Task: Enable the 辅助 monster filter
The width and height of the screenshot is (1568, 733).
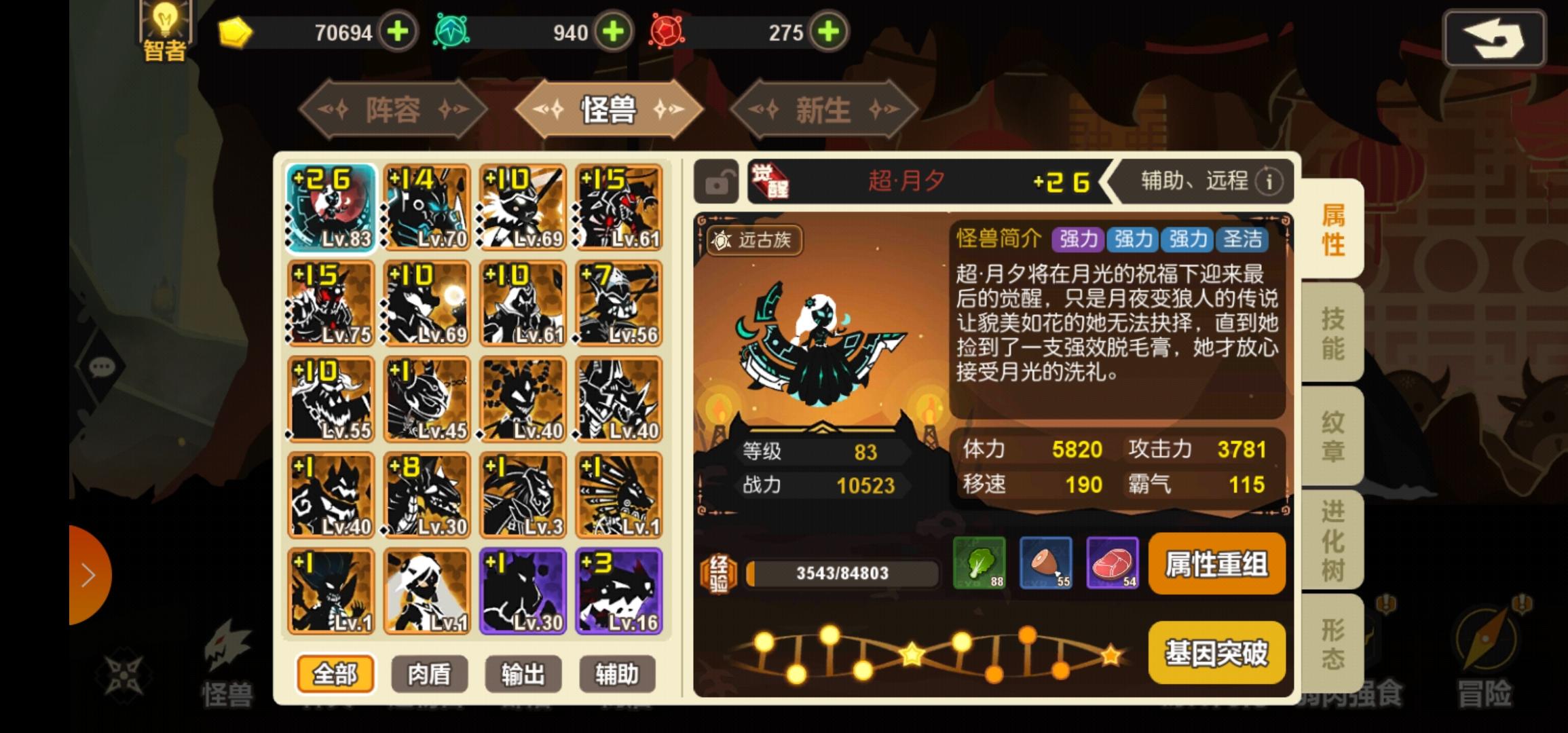Action: 616,673
